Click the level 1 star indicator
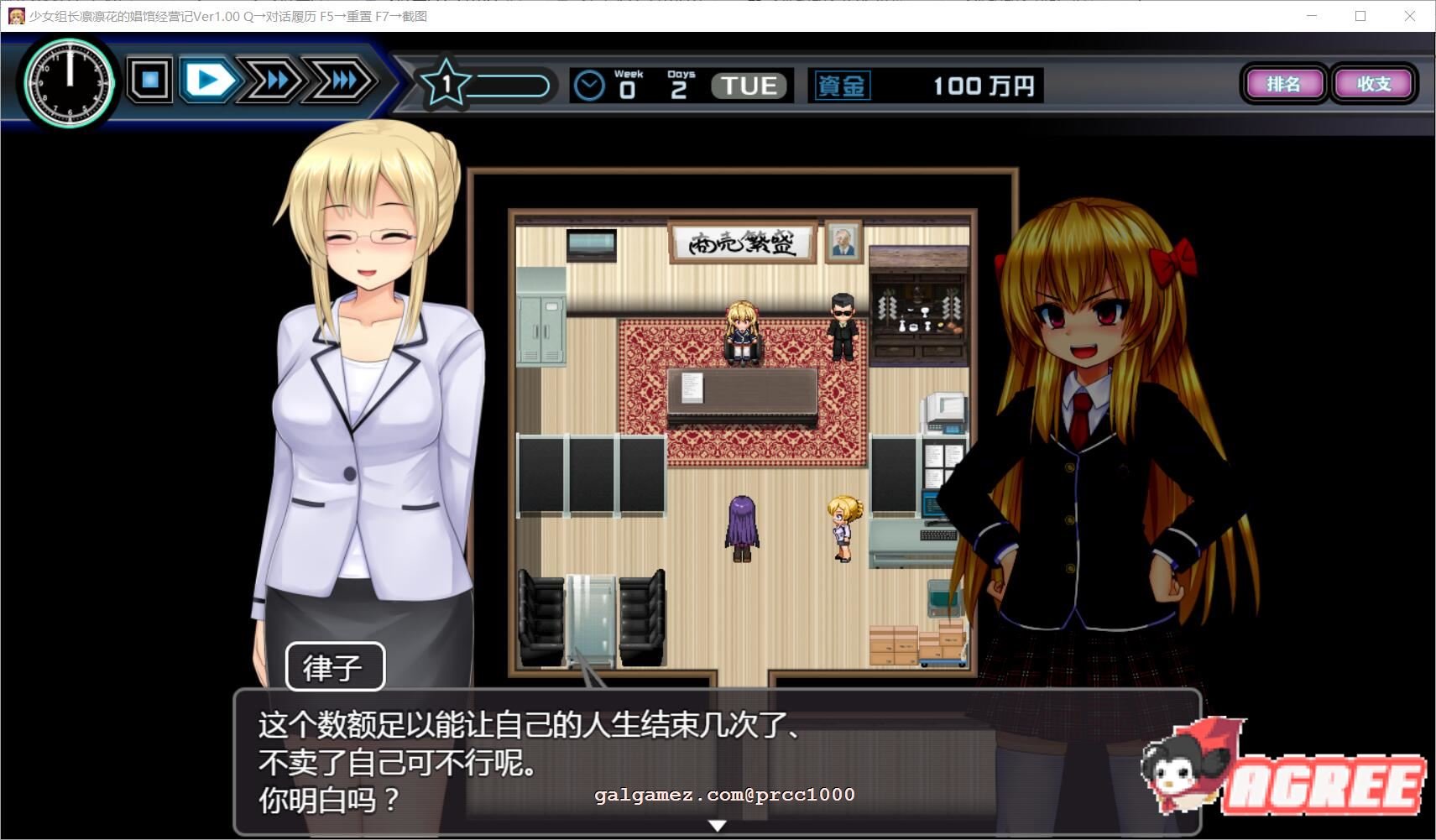The image size is (1436, 840). 445,84
